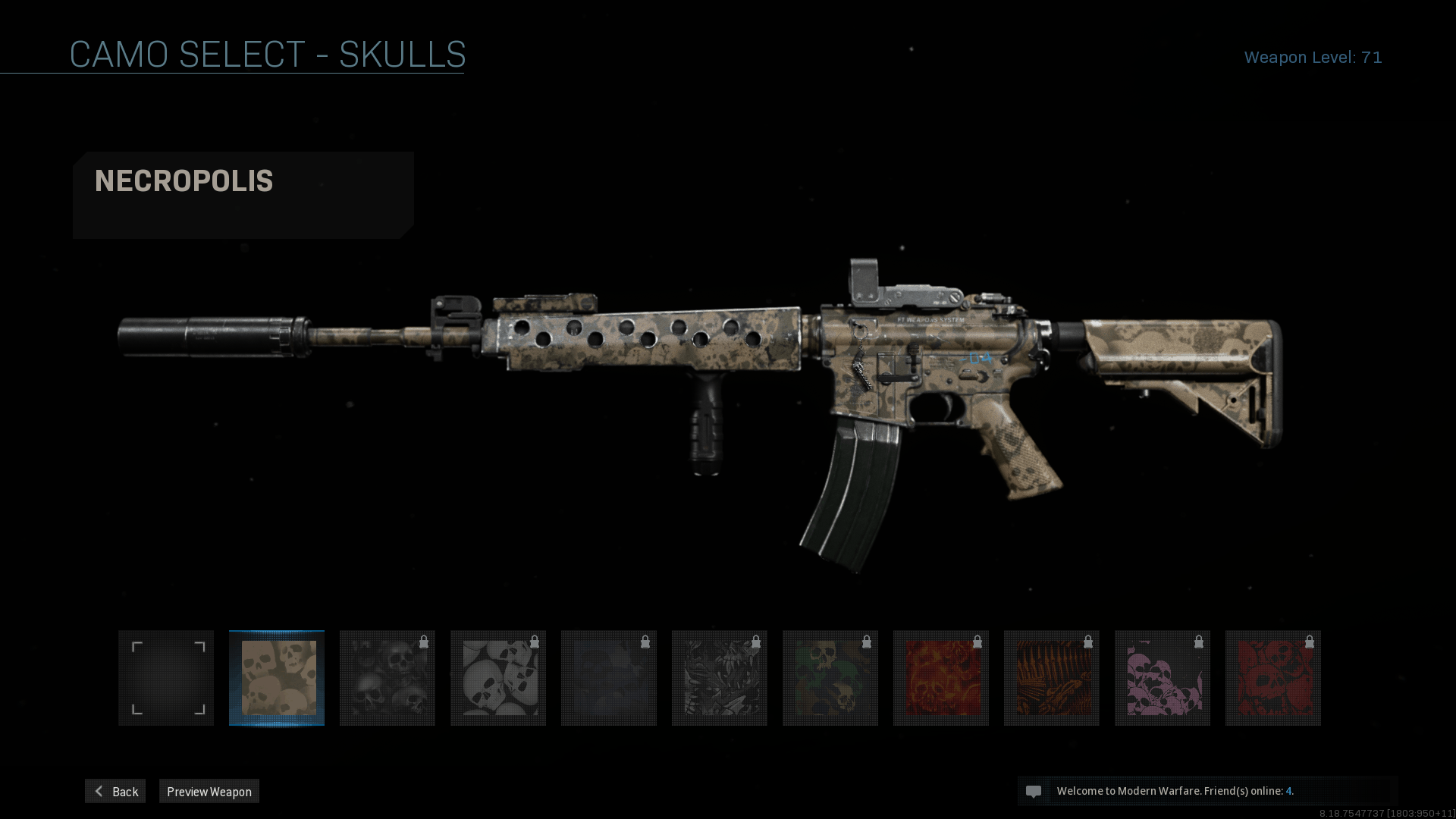
Task: Choose the tan Necropolis skull camo
Action: (277, 678)
